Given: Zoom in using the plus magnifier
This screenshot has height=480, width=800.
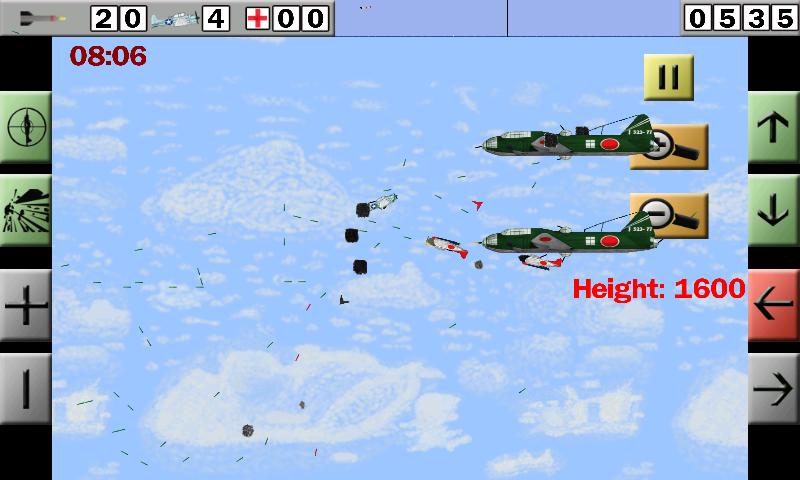Looking at the screenshot, I should pos(670,147).
